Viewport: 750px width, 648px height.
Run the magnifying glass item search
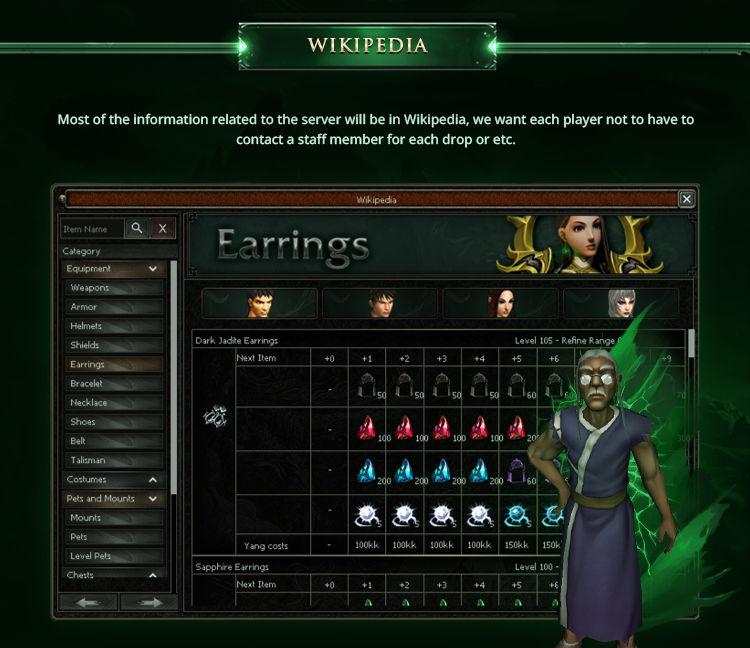pyautogui.click(x=138, y=229)
